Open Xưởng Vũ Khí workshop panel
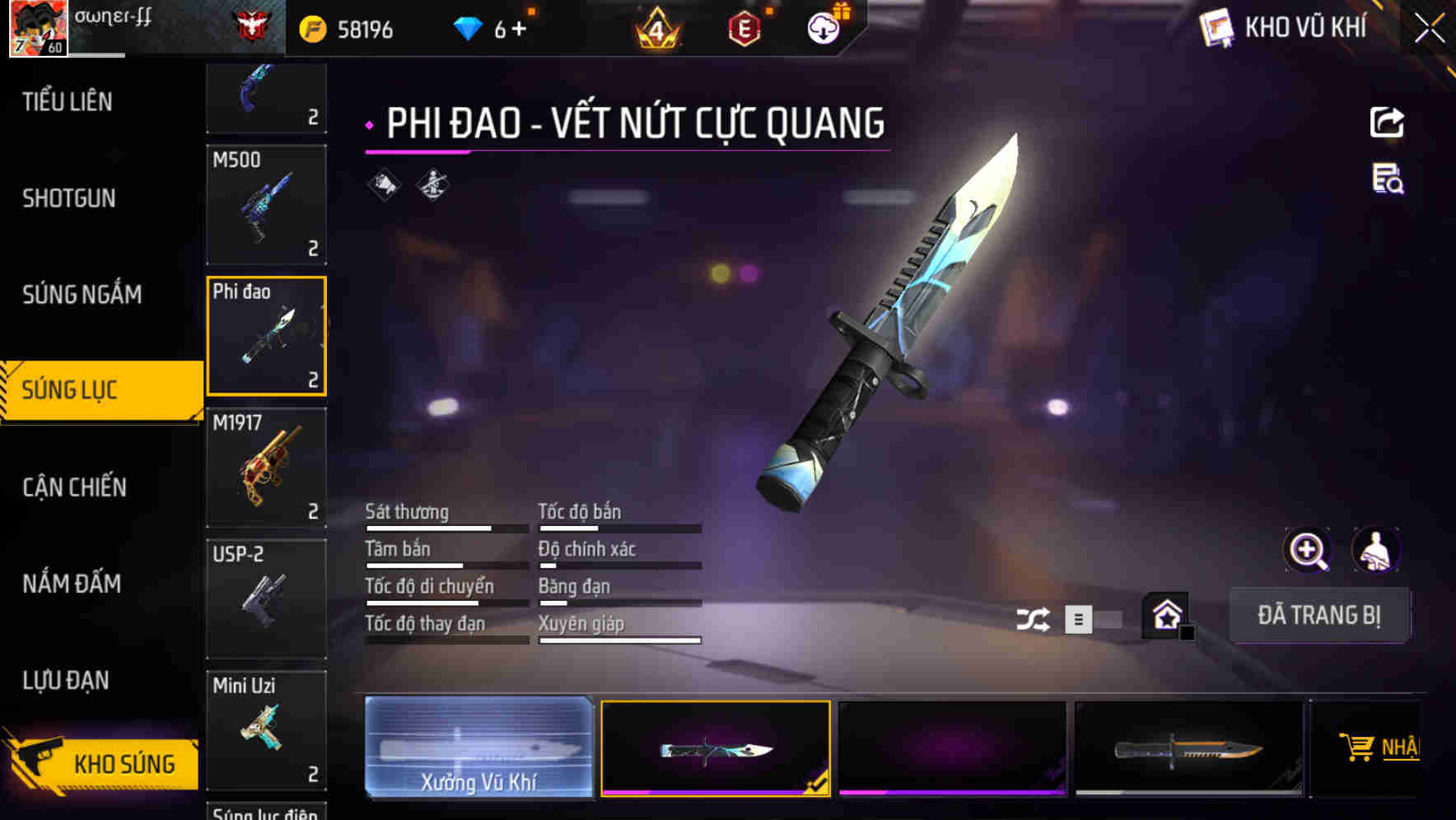Image resolution: width=1456 pixels, height=820 pixels. tap(480, 749)
